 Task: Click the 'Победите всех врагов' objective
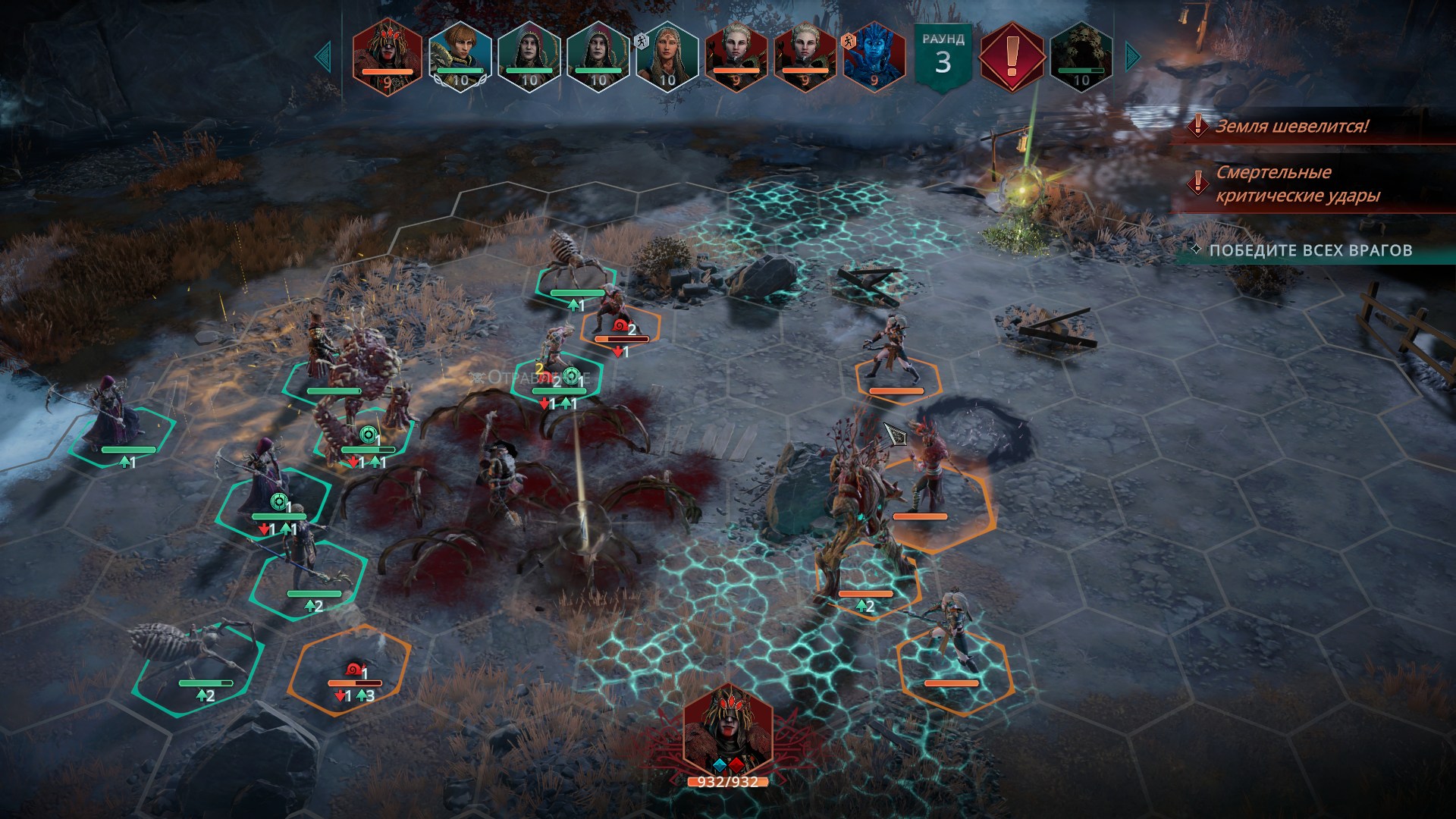pyautogui.click(x=1310, y=251)
